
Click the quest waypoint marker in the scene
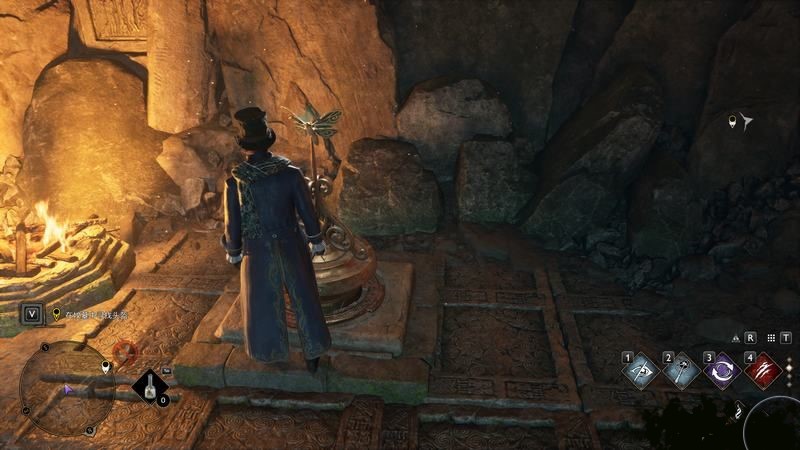tap(740, 123)
